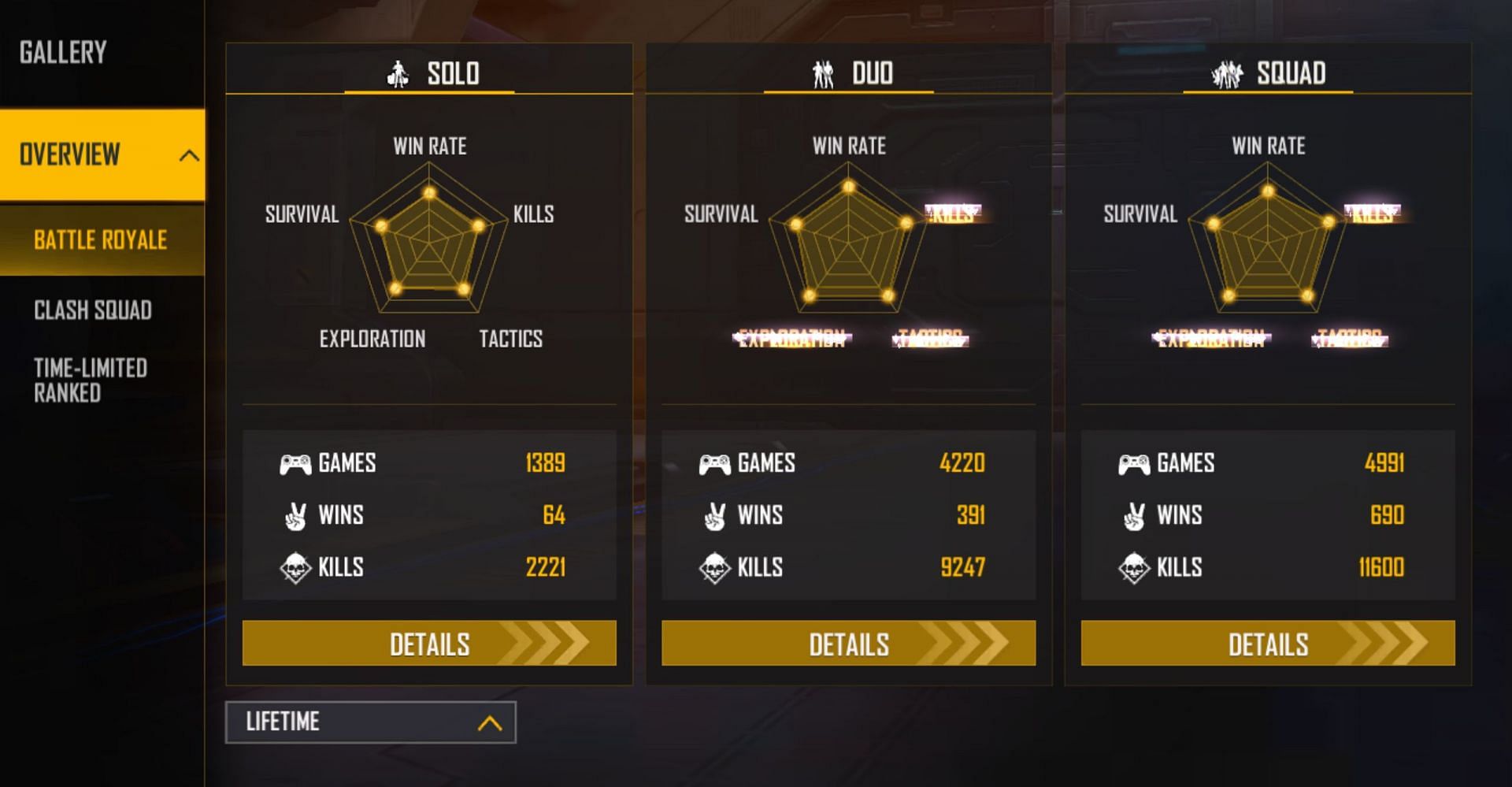Show Squad mode details
The width and height of the screenshot is (1512, 787).
1267,644
